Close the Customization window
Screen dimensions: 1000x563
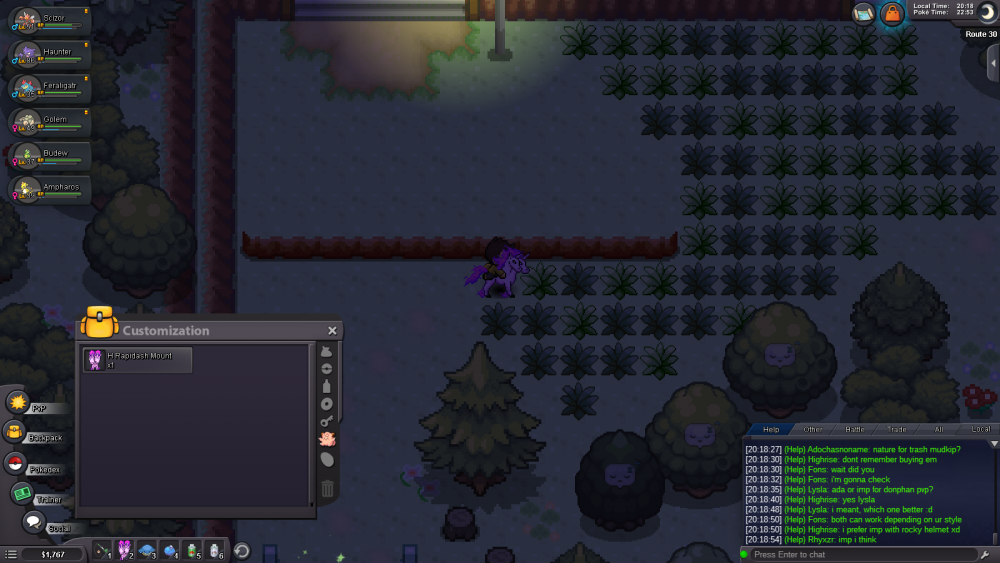332,331
